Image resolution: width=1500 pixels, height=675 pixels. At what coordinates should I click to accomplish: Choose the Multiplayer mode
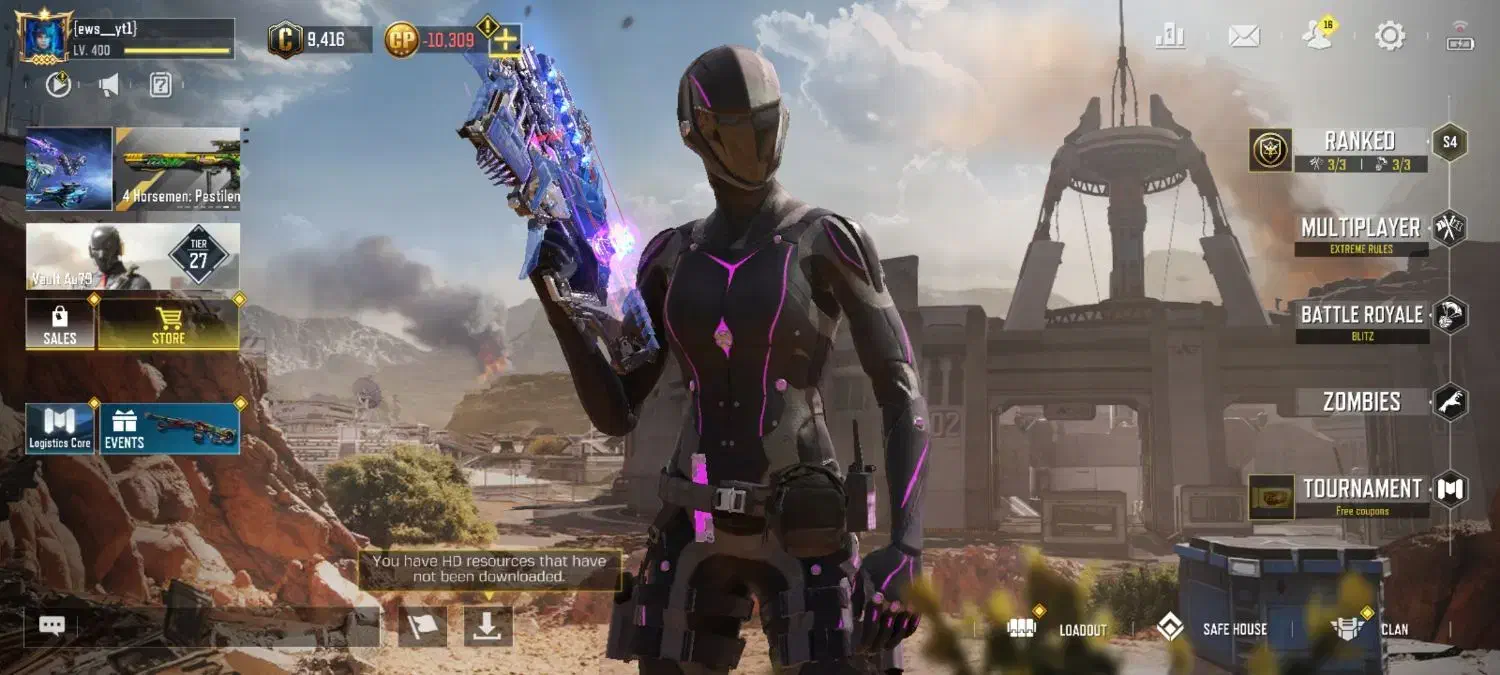(x=1362, y=233)
